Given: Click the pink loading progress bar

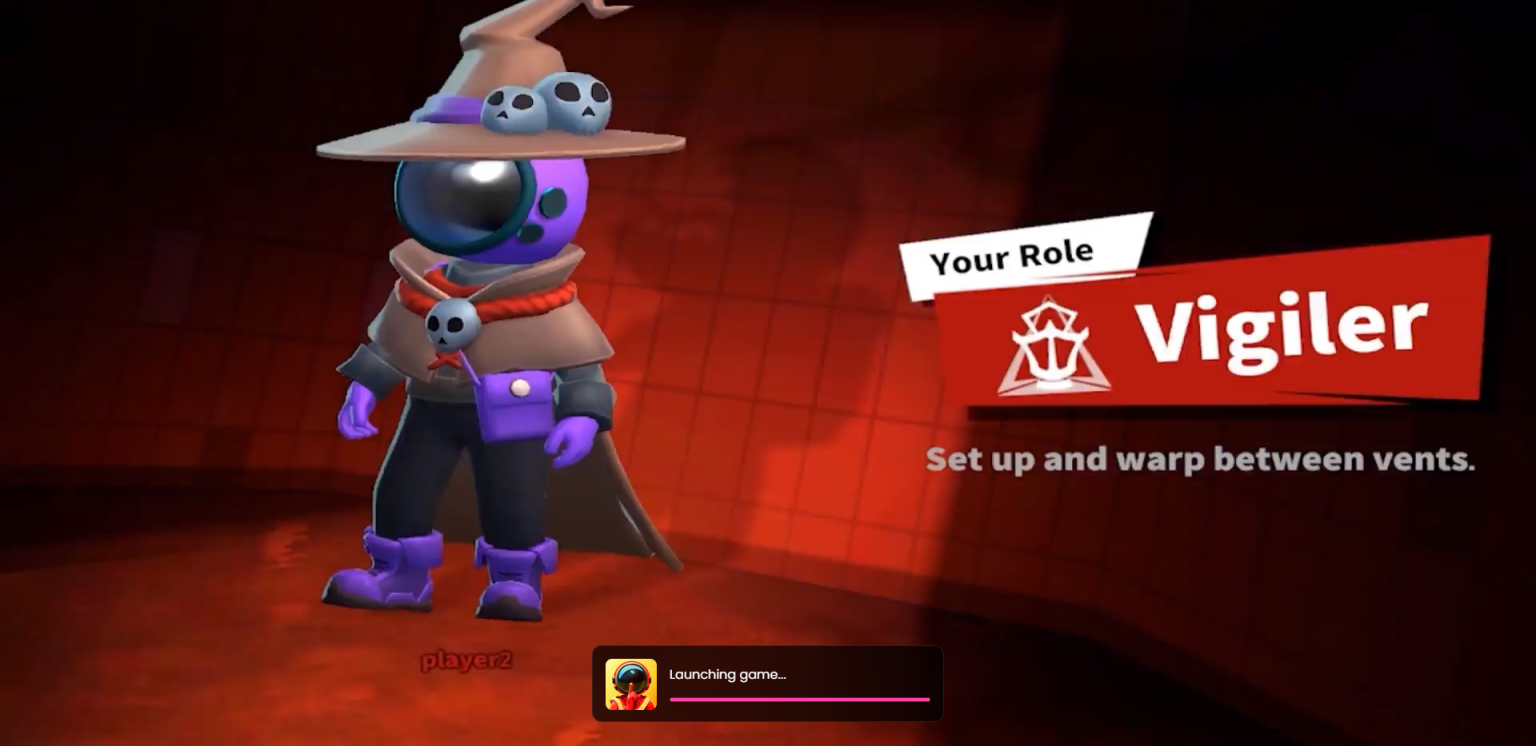Looking at the screenshot, I should (800, 699).
